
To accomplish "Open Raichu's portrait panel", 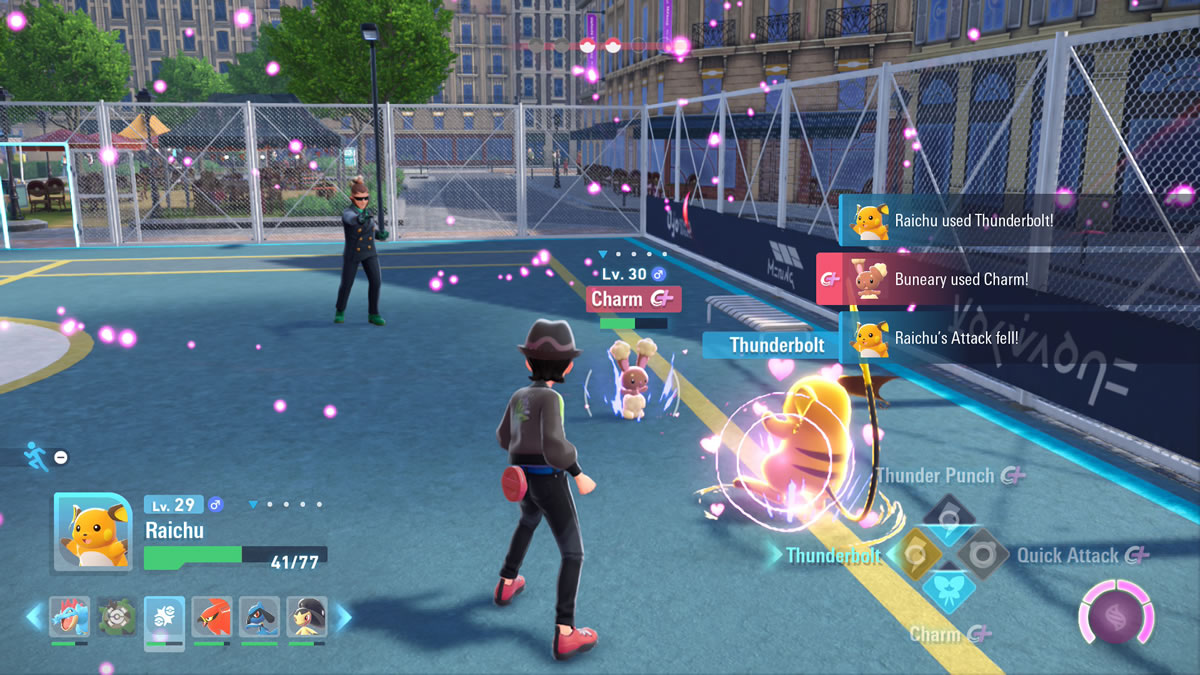I will point(92,532).
